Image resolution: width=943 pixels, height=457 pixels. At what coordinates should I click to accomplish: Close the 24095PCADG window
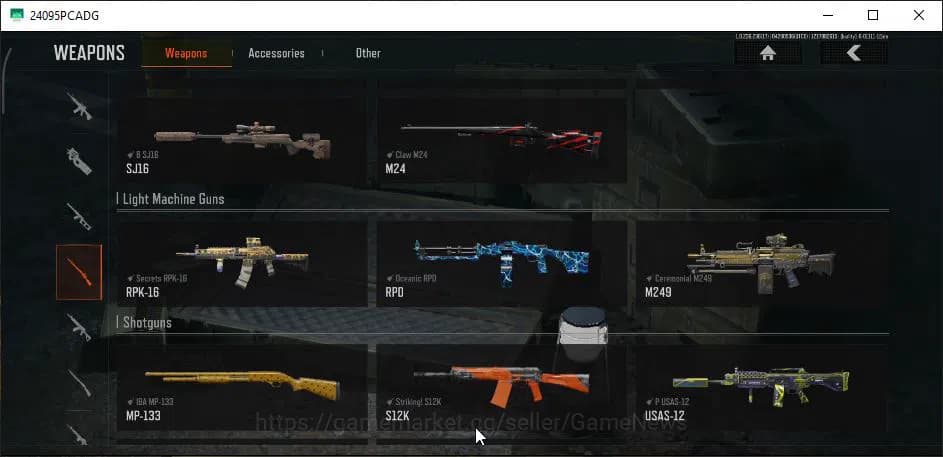point(918,15)
